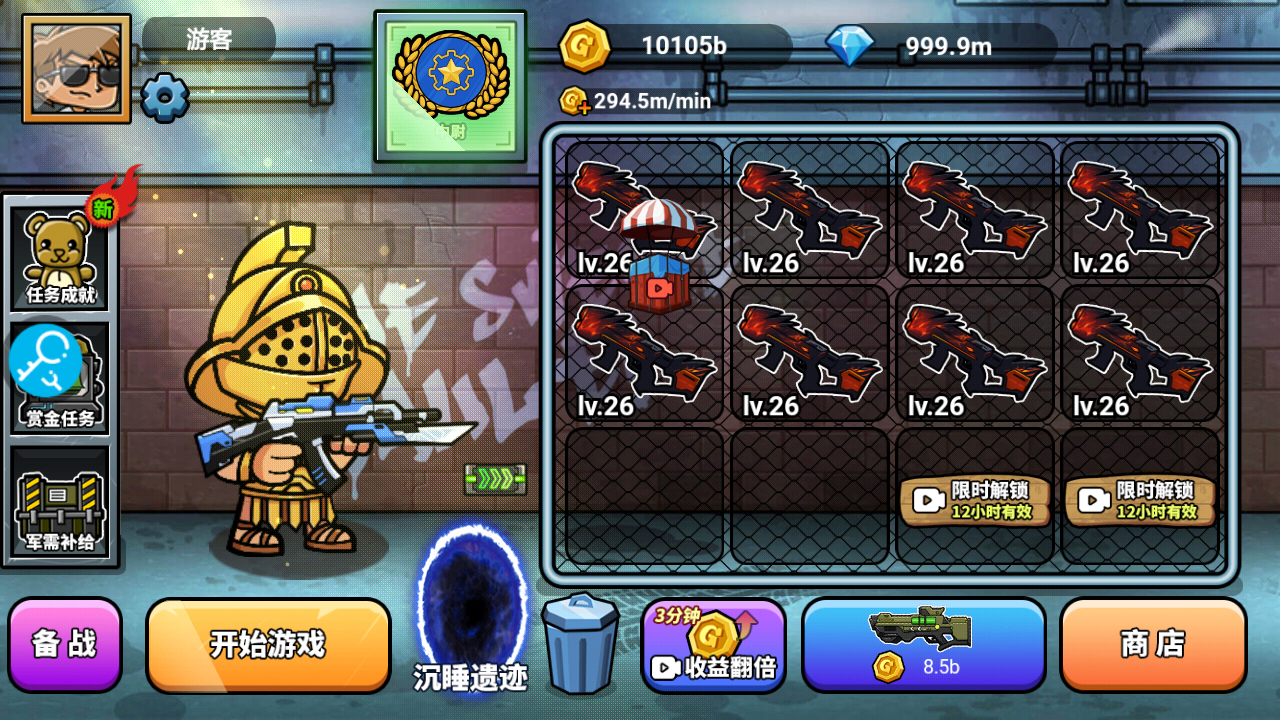Activate the 收益翻倍 income boost
Viewport: 1280px width, 720px height.
click(x=713, y=646)
